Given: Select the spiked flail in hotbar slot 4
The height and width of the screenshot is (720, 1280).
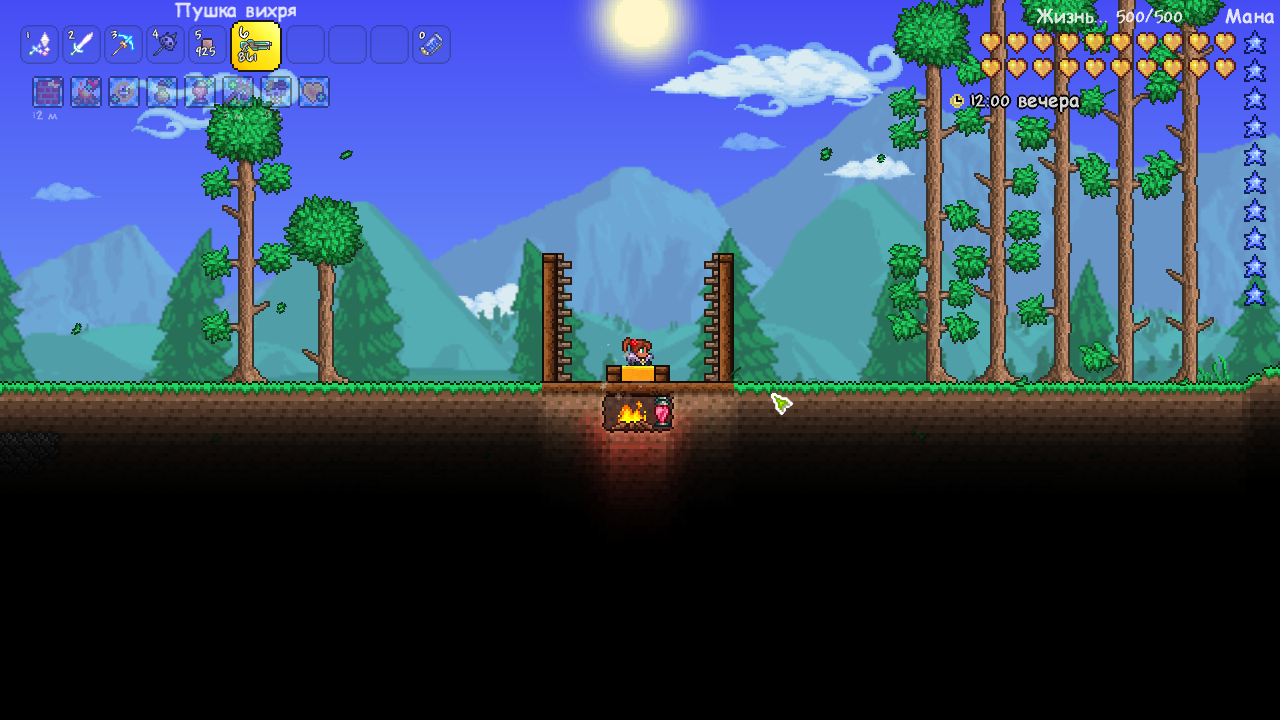Looking at the screenshot, I should (165, 44).
